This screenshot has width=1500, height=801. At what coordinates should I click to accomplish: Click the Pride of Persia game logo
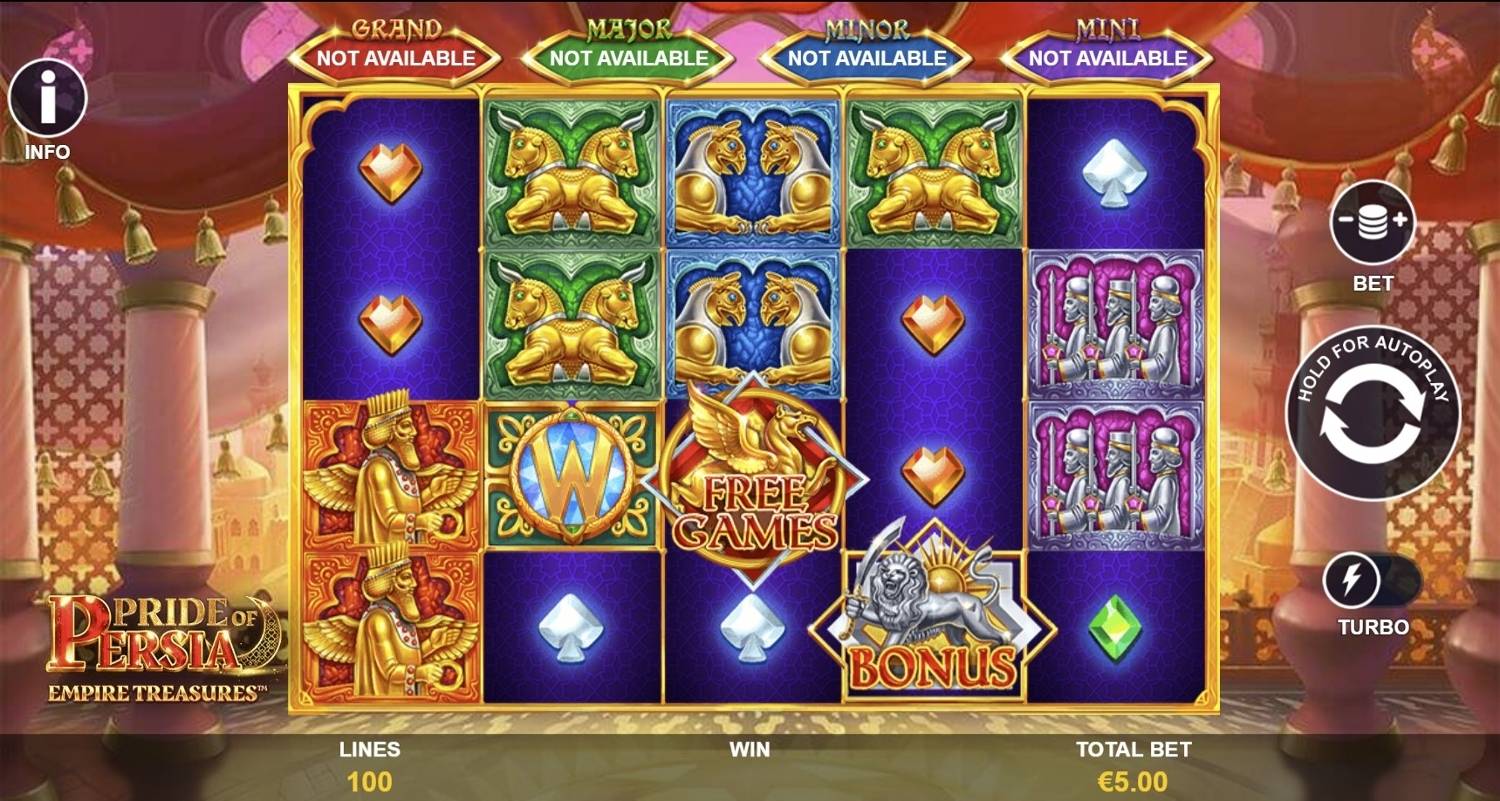(x=160, y=640)
